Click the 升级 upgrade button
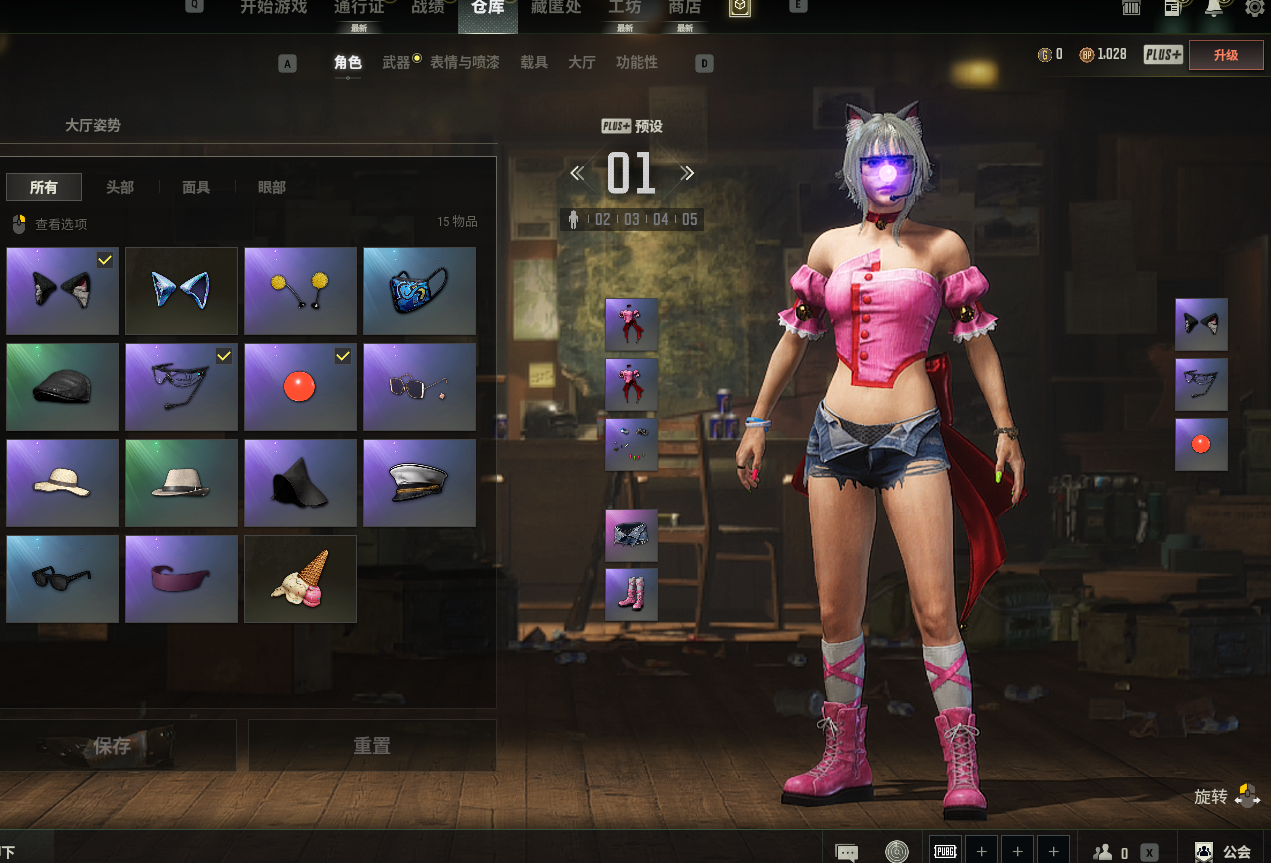1271x863 pixels. [x=1225, y=55]
